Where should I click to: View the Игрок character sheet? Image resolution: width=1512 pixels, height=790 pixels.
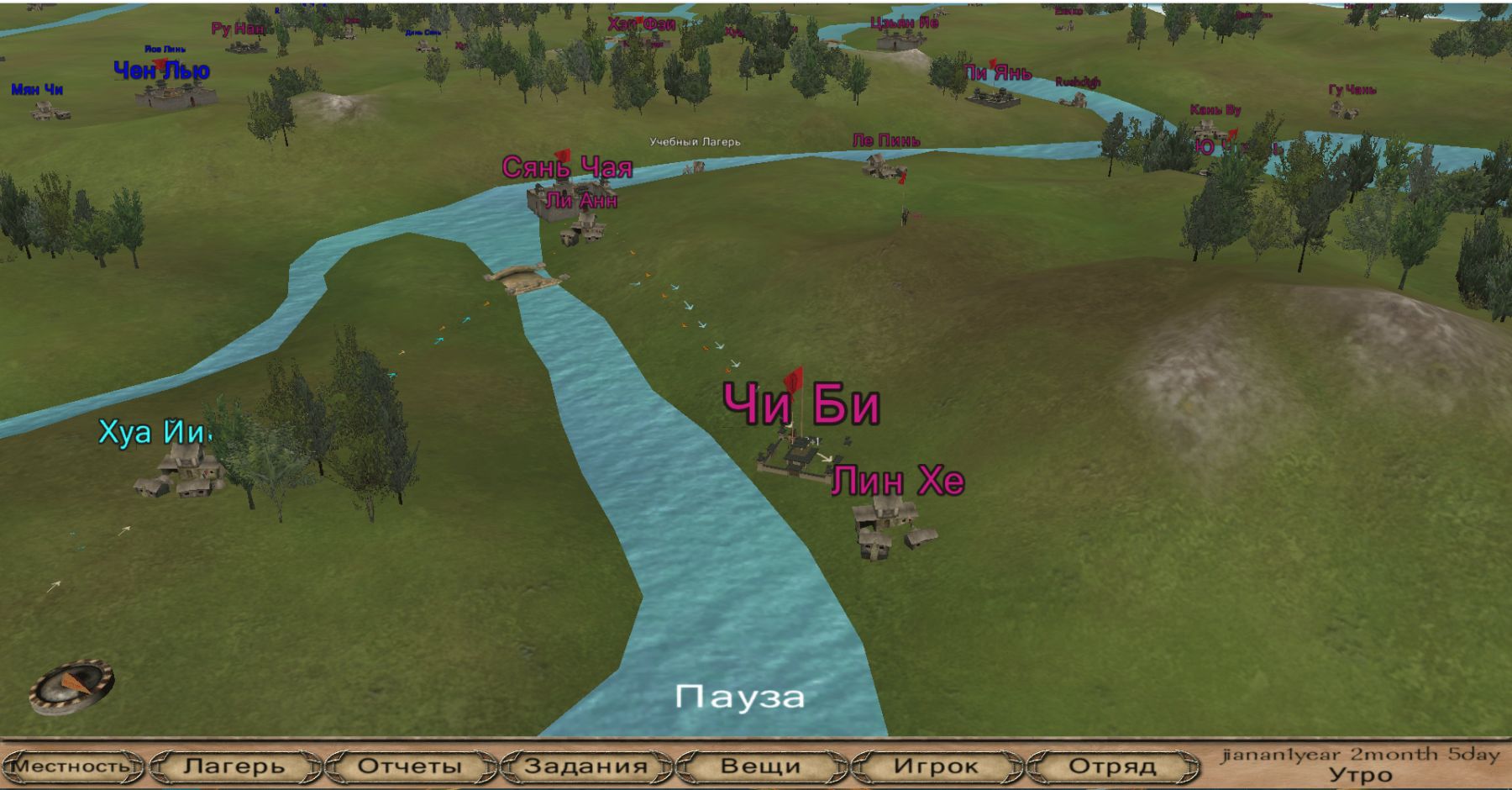(936, 766)
